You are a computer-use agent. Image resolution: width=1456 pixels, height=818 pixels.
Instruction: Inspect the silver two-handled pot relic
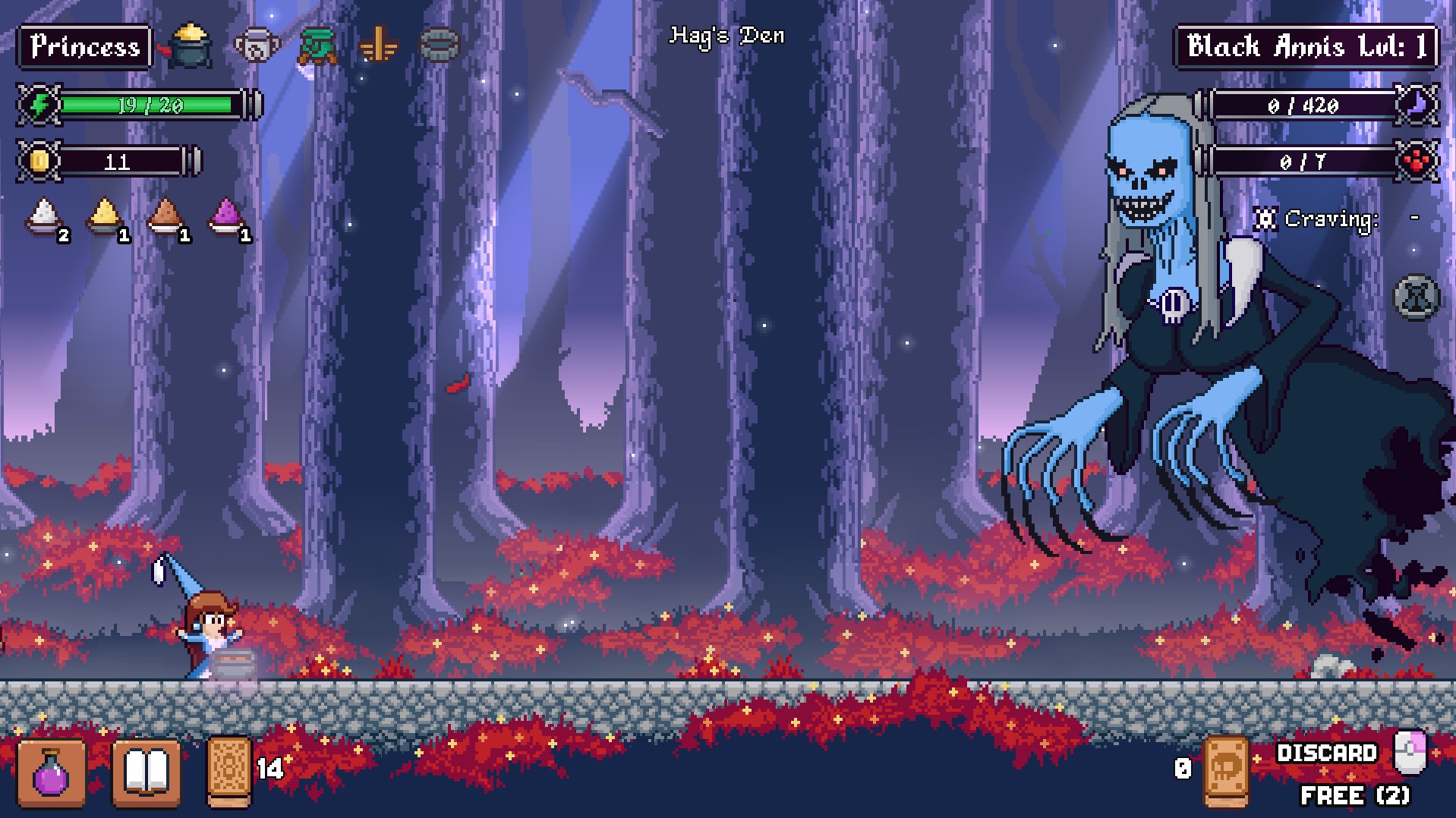(257, 46)
